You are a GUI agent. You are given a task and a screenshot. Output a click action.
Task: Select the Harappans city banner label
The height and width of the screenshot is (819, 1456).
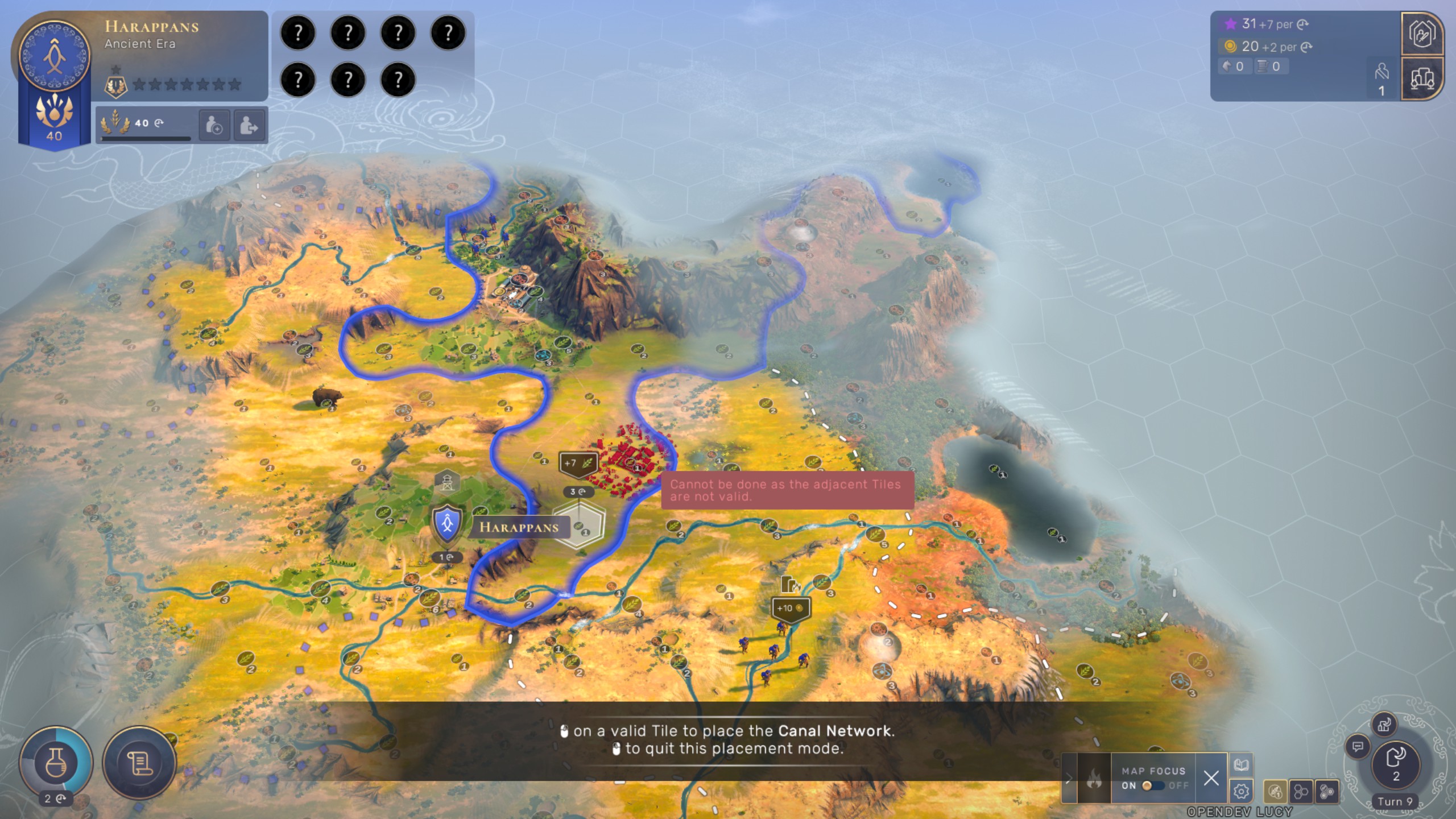click(x=518, y=527)
